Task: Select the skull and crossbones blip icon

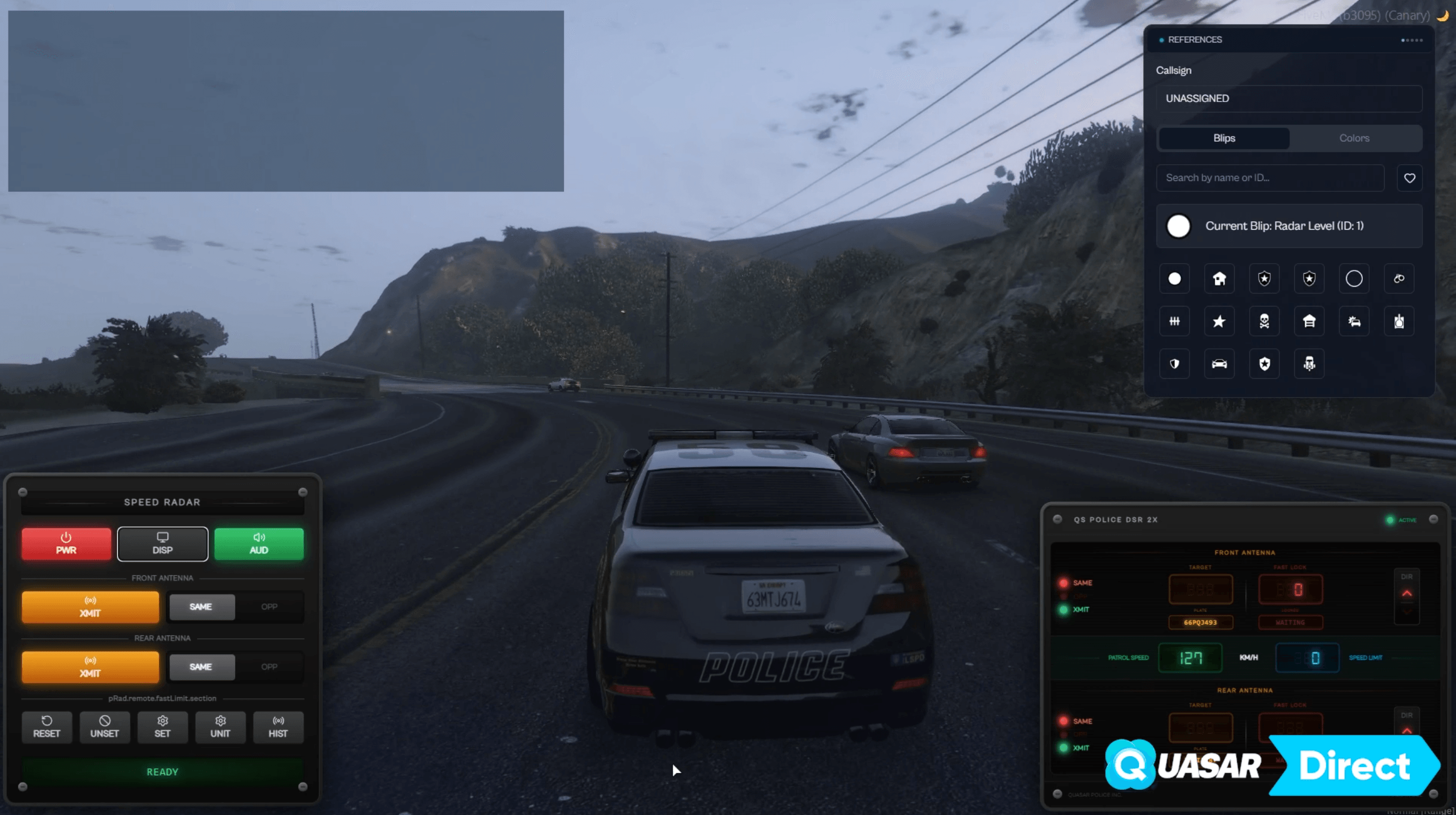Action: pos(1264,321)
